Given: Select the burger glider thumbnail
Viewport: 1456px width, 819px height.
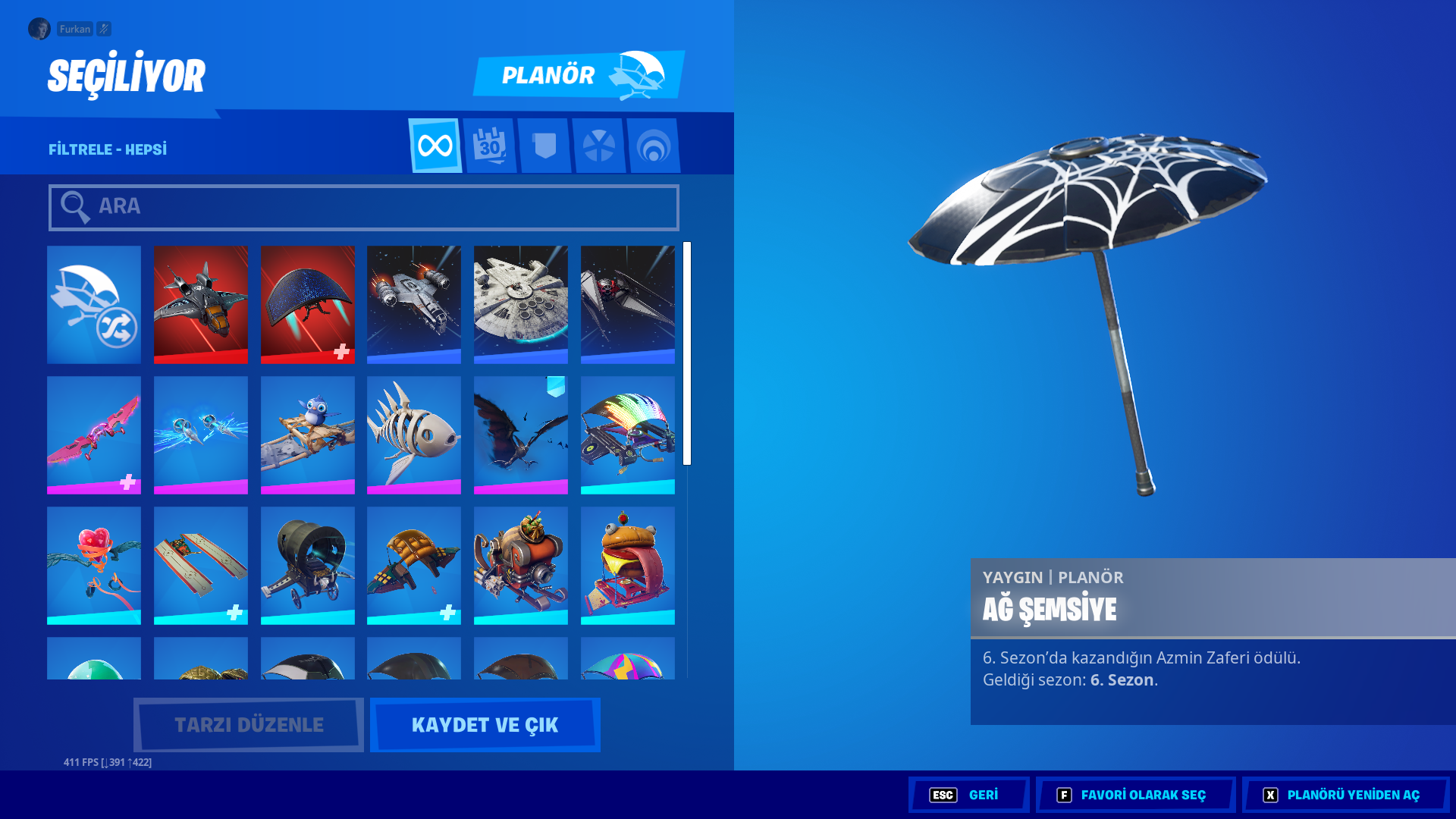Looking at the screenshot, I should pos(628,564).
